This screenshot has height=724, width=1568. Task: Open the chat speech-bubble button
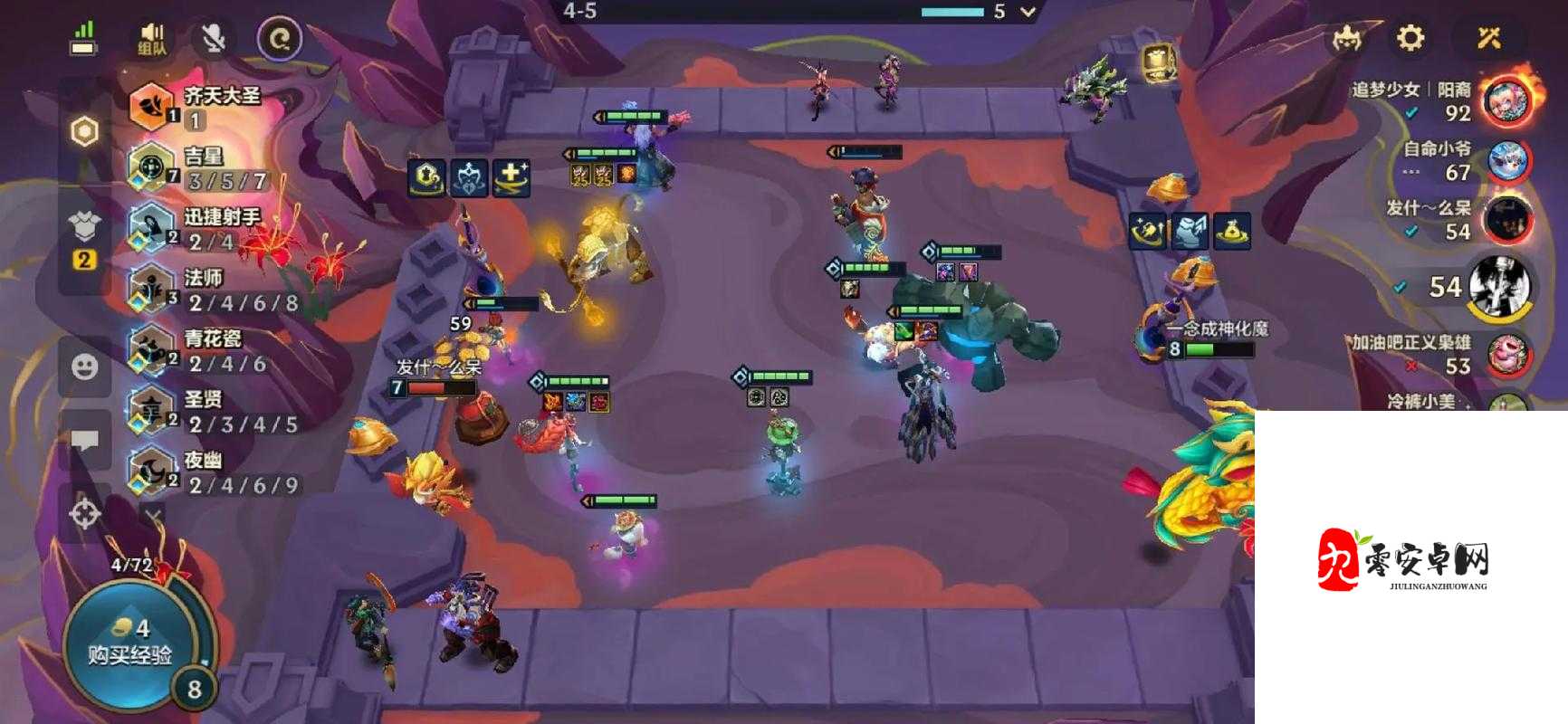pos(85,441)
